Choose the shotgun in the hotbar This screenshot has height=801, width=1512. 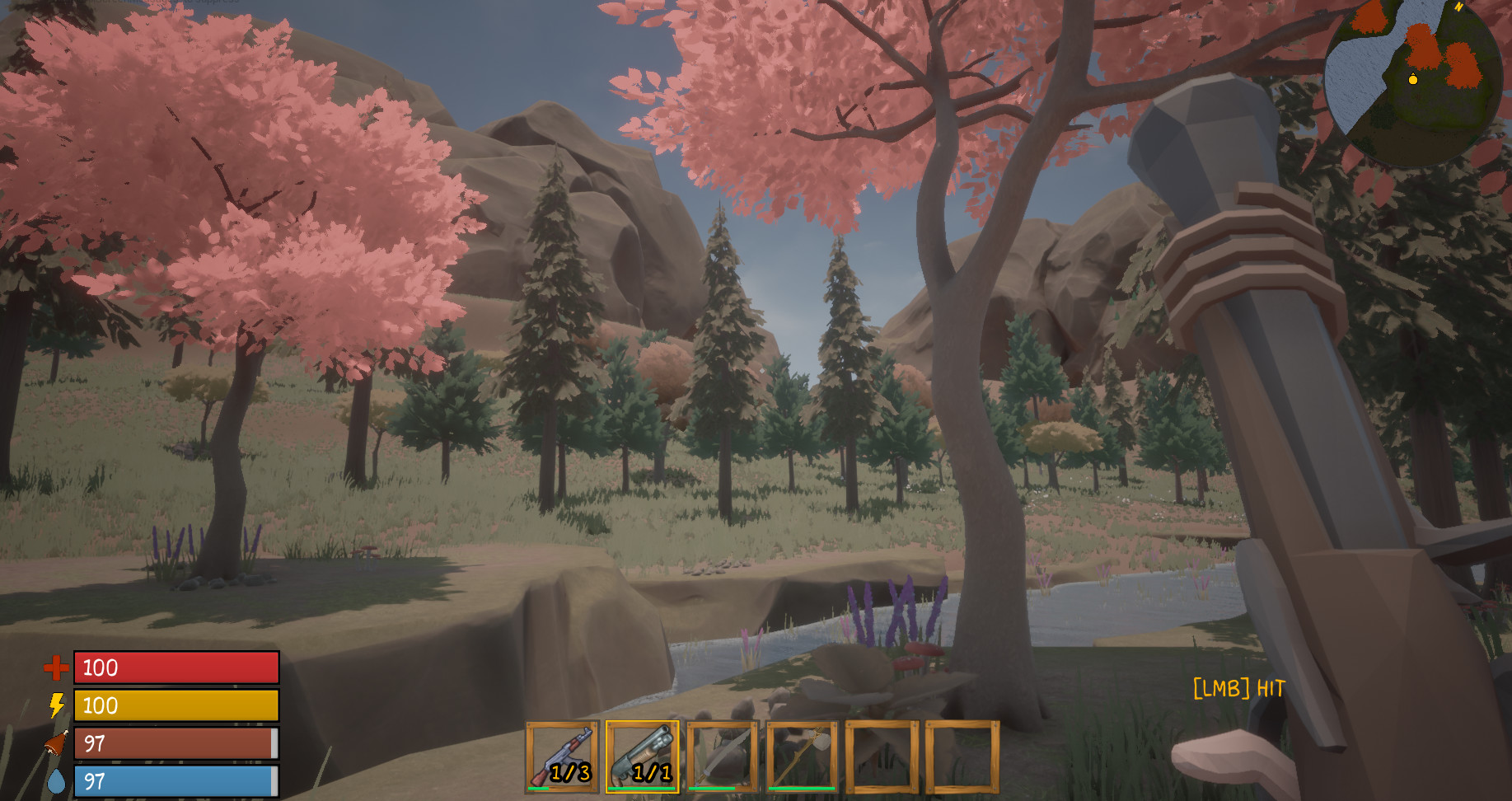[x=643, y=756]
